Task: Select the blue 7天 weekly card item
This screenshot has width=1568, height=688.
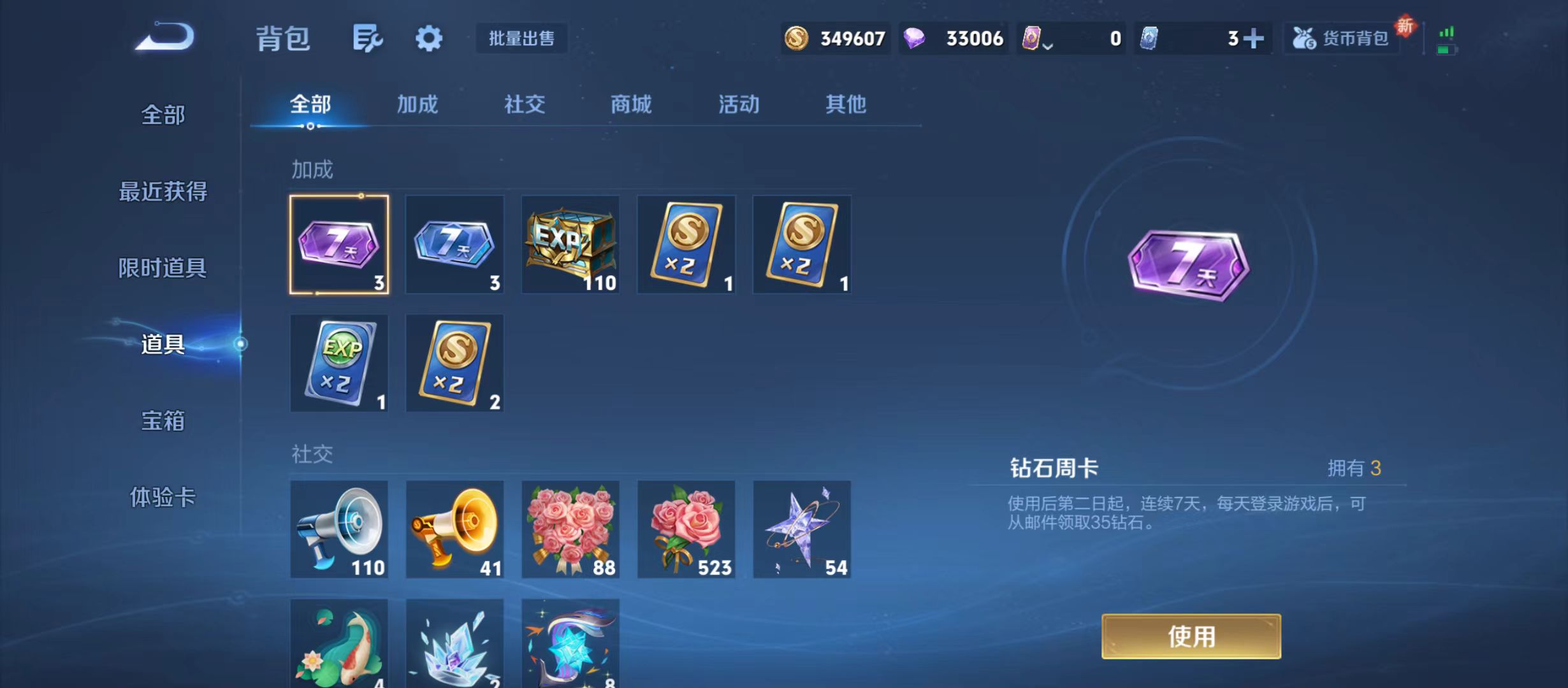Action: [454, 245]
